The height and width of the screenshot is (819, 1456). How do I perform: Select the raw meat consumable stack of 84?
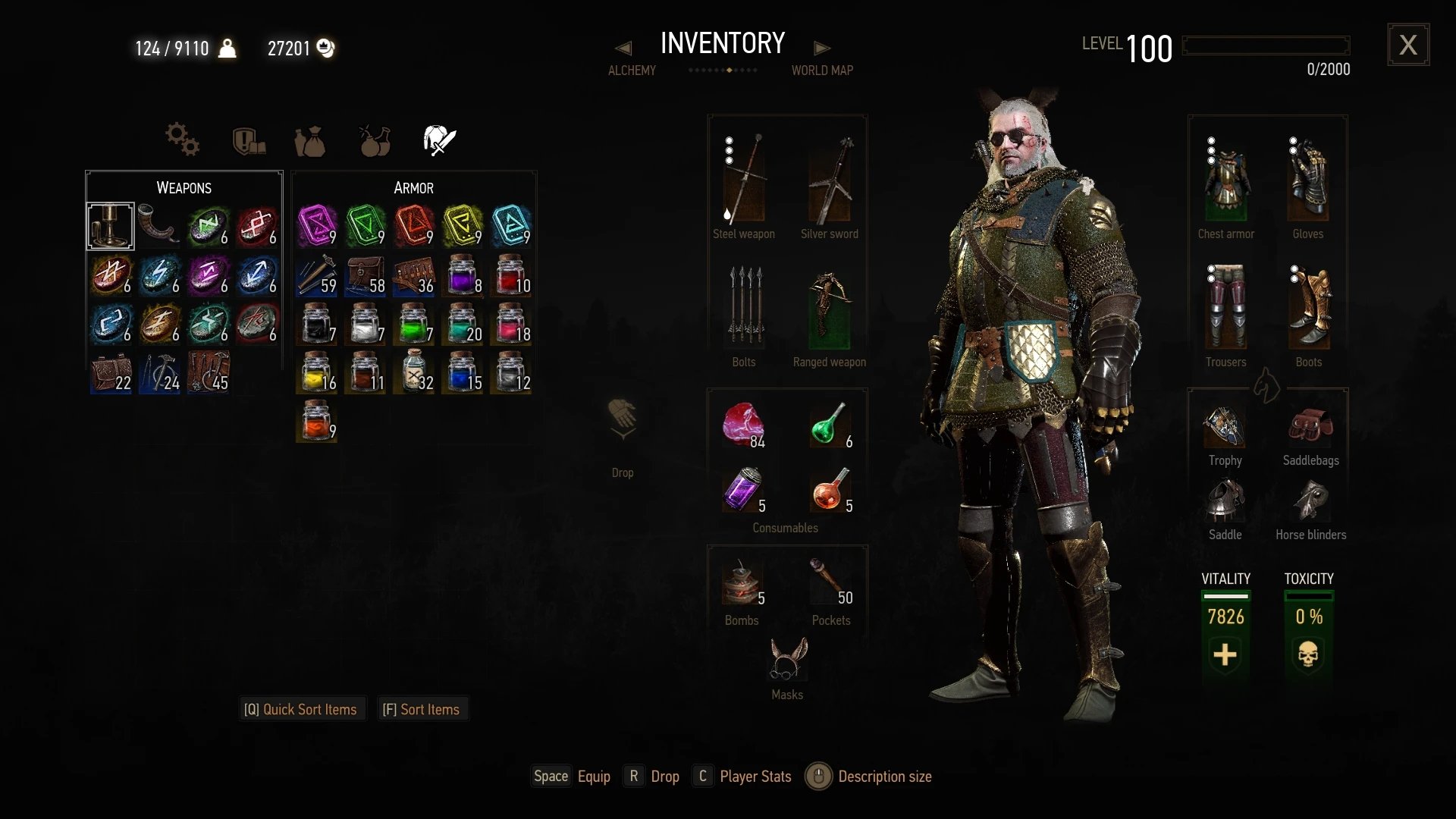click(743, 425)
